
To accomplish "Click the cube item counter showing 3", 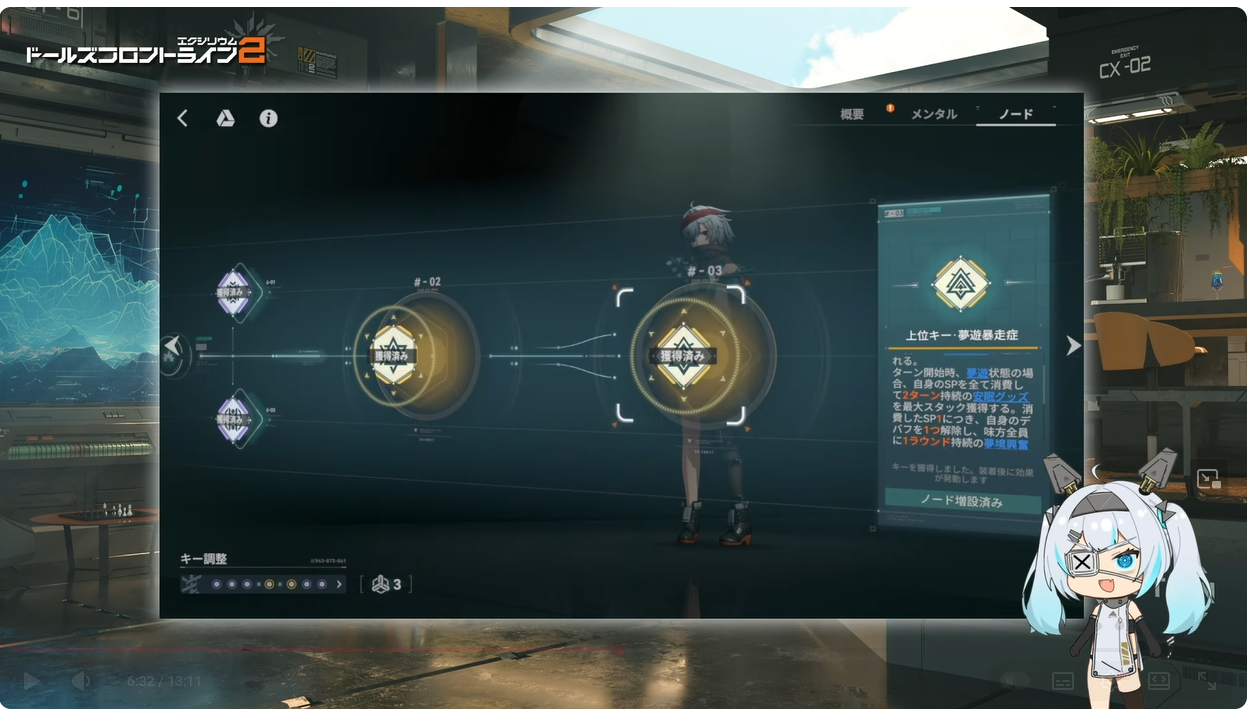I will tap(386, 584).
